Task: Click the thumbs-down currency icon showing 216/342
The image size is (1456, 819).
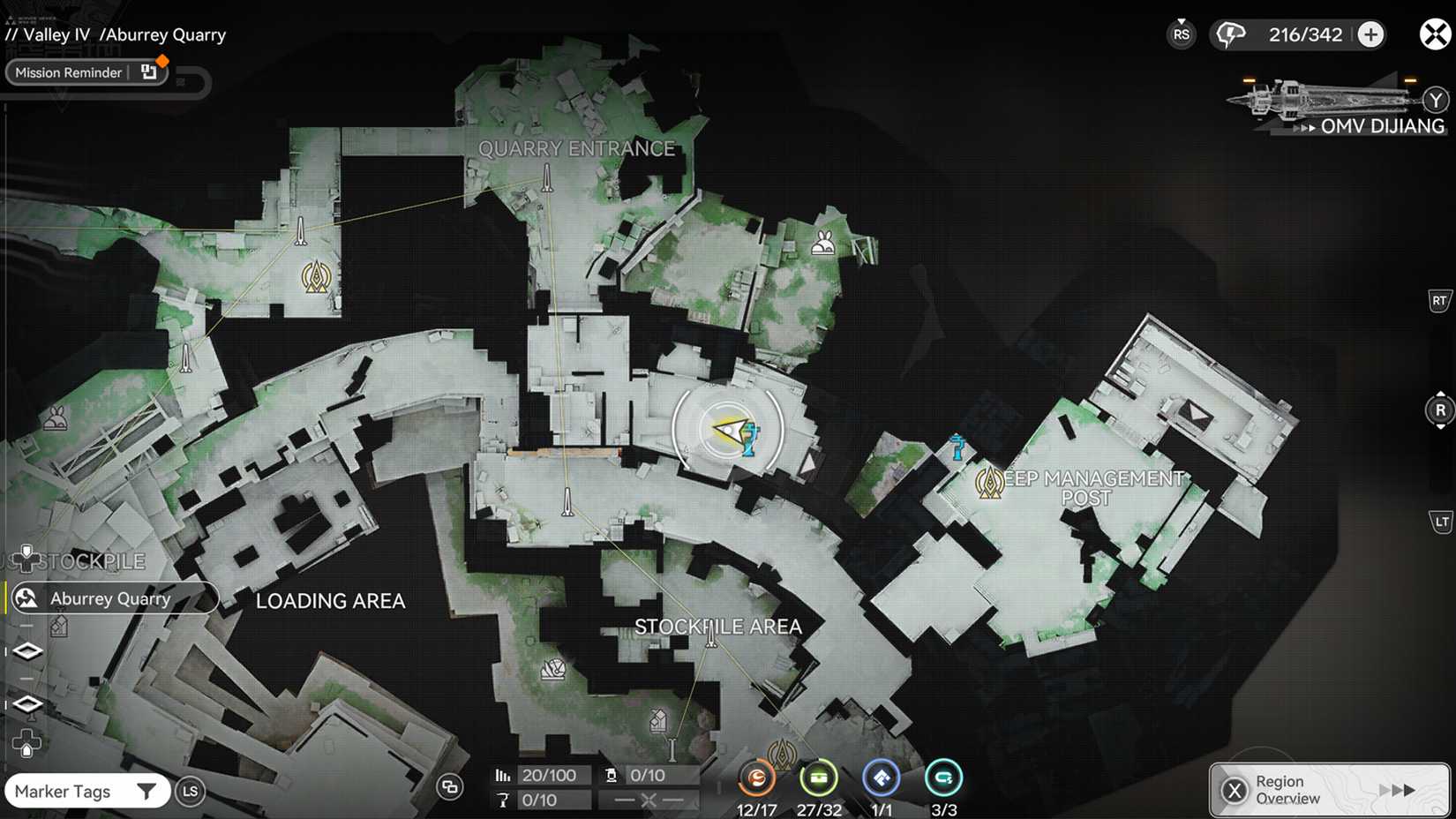Action: click(1232, 34)
